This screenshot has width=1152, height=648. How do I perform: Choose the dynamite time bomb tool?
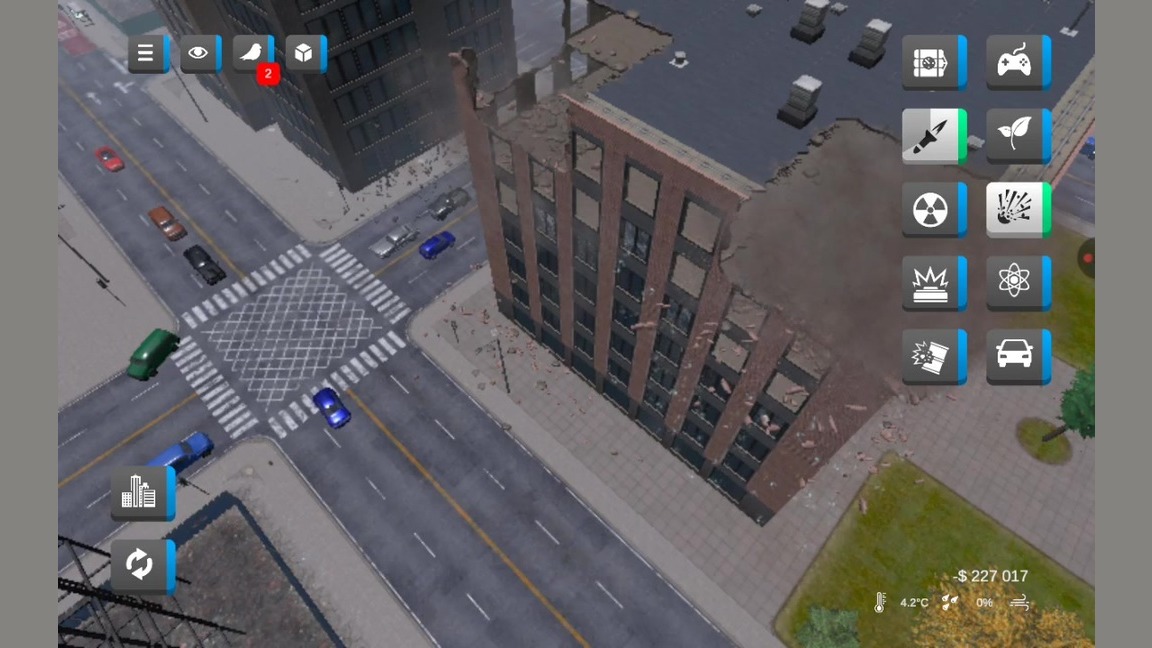click(x=931, y=62)
